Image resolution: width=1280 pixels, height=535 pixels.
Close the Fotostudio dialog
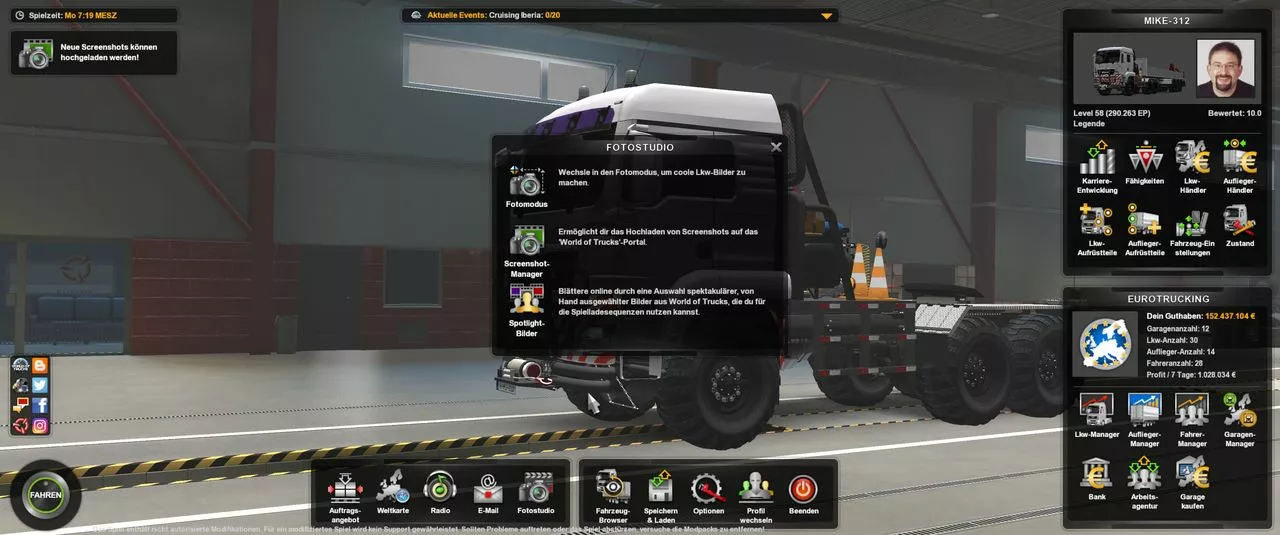[x=776, y=147]
